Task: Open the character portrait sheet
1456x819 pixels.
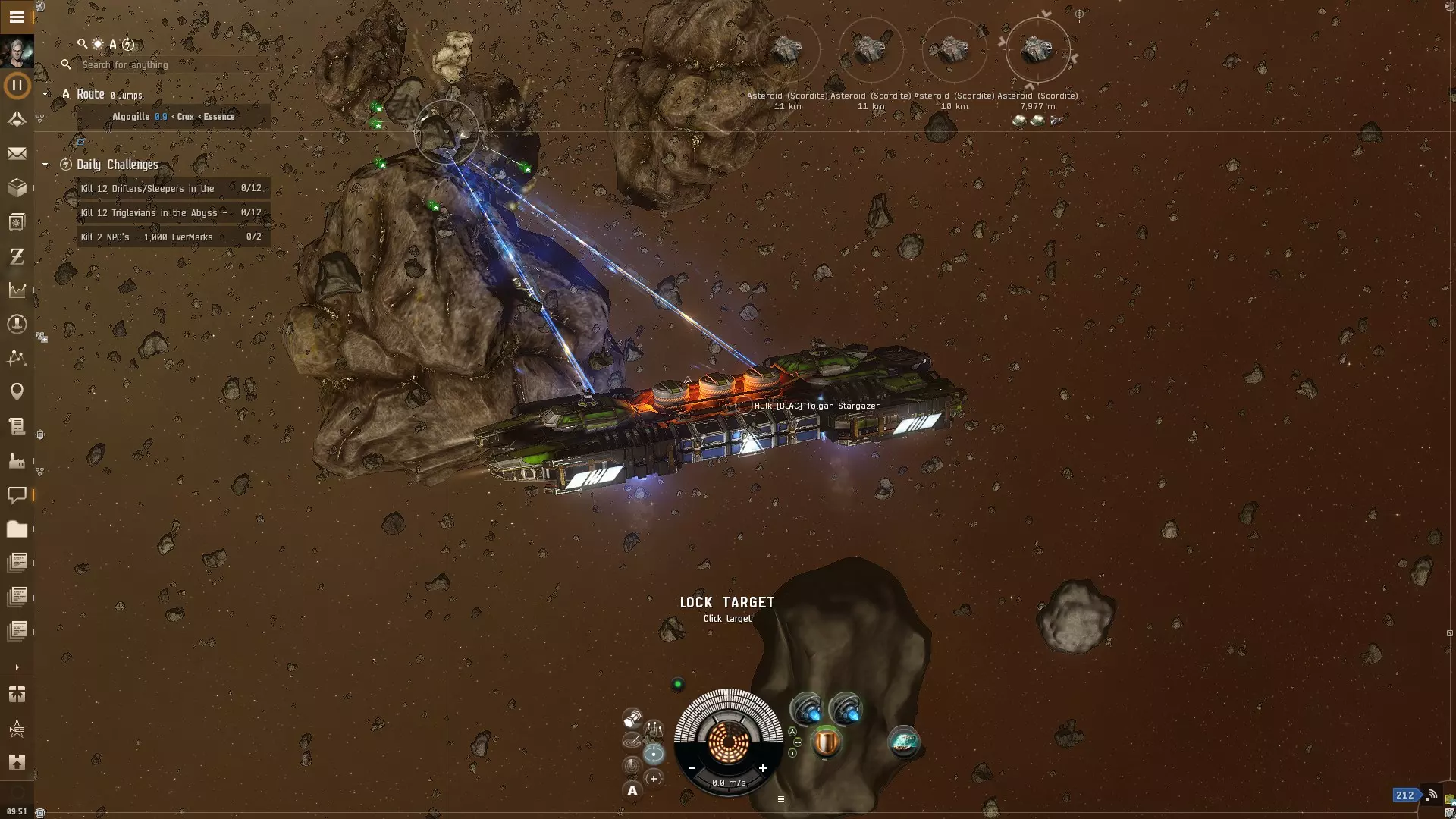Action: click(x=17, y=52)
